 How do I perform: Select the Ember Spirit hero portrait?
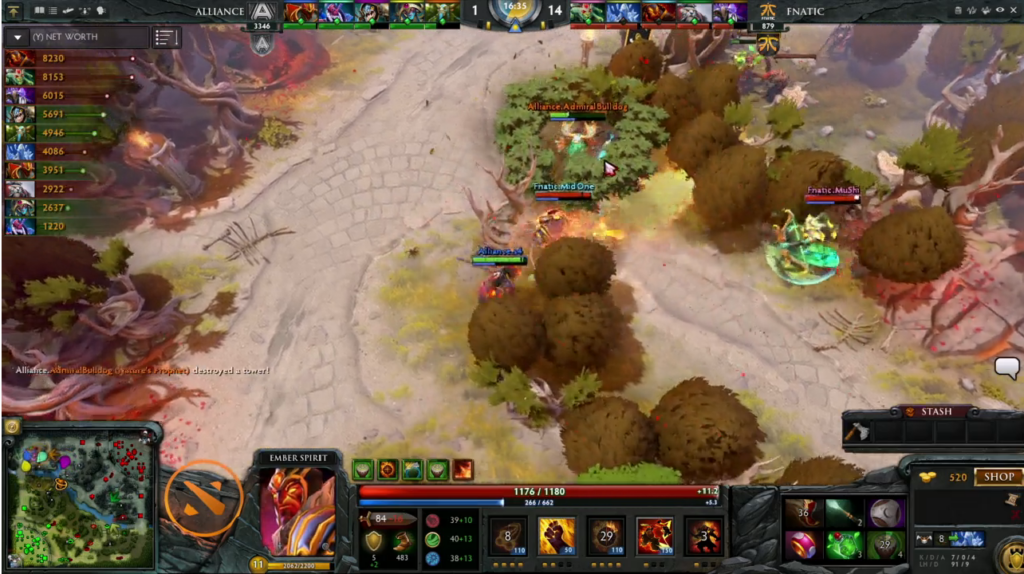297,510
